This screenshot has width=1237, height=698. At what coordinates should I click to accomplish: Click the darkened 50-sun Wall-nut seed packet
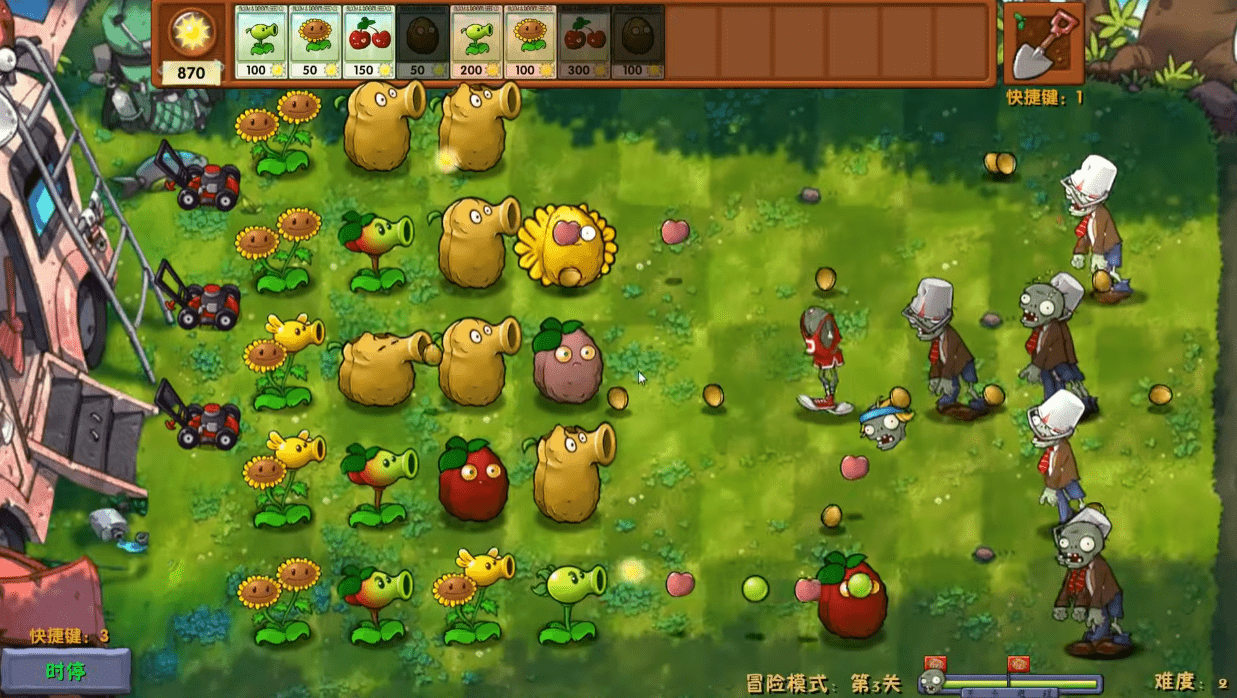[423, 42]
